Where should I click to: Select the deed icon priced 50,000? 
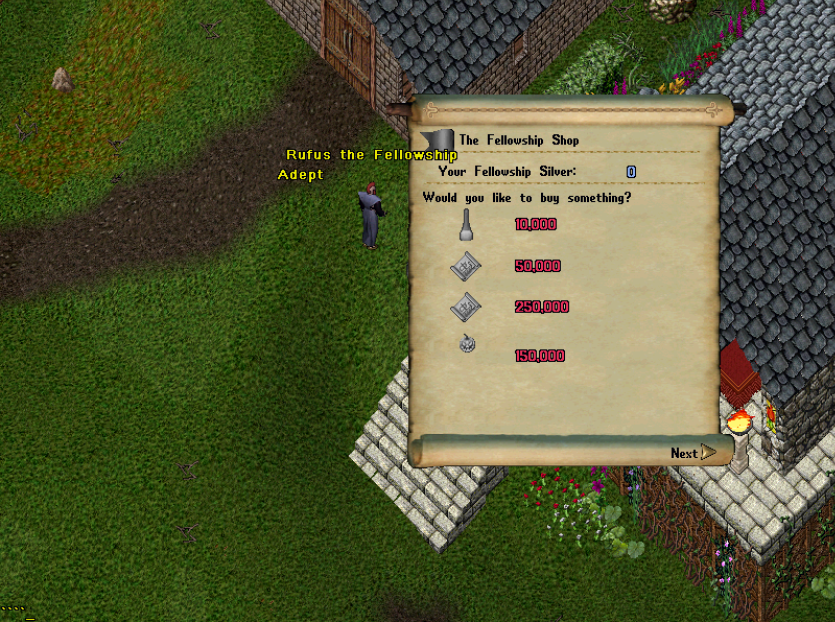(x=466, y=267)
